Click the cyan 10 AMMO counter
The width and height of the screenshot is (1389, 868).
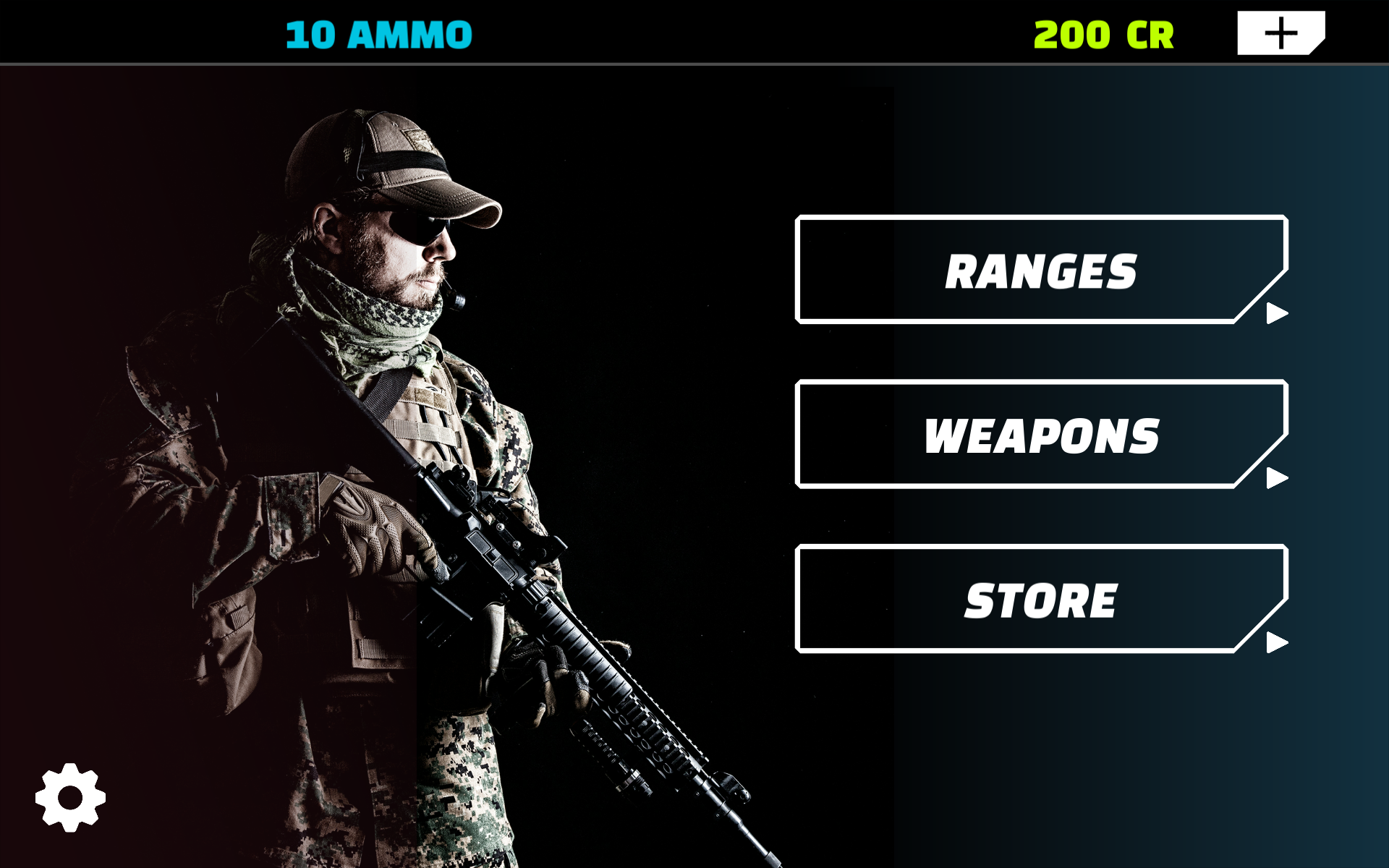tap(377, 33)
